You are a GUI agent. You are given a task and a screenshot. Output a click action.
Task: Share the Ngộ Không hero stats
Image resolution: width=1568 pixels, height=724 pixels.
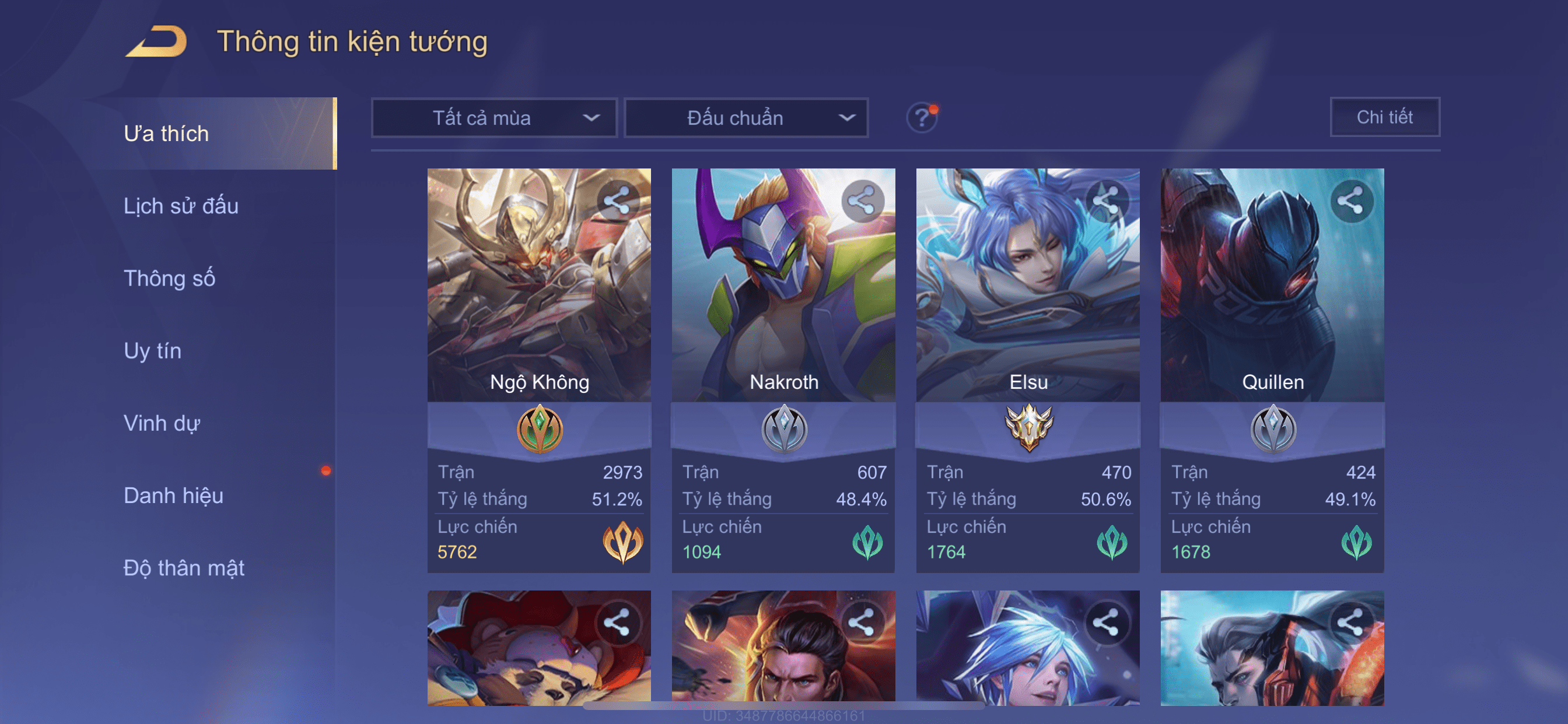(617, 201)
